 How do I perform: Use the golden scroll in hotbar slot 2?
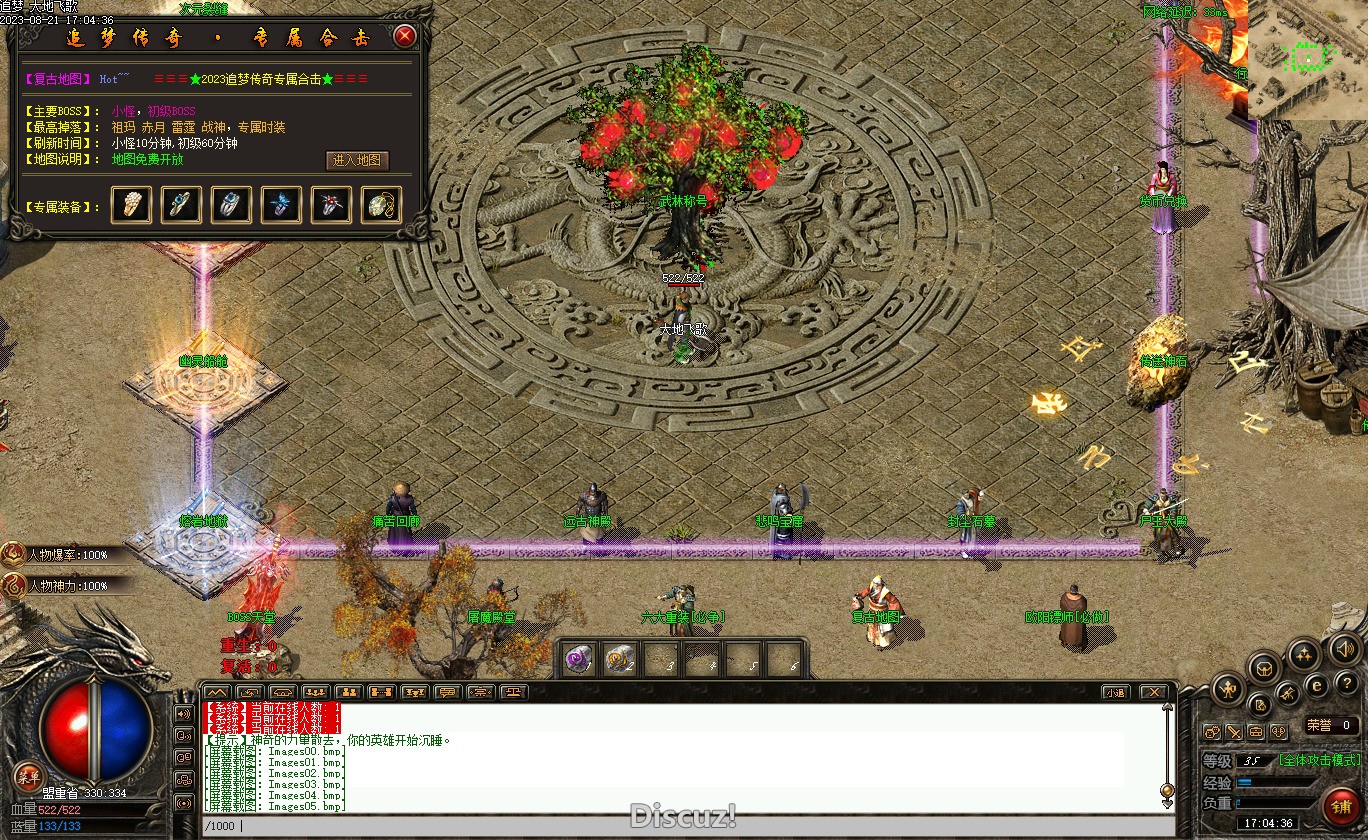click(620, 659)
